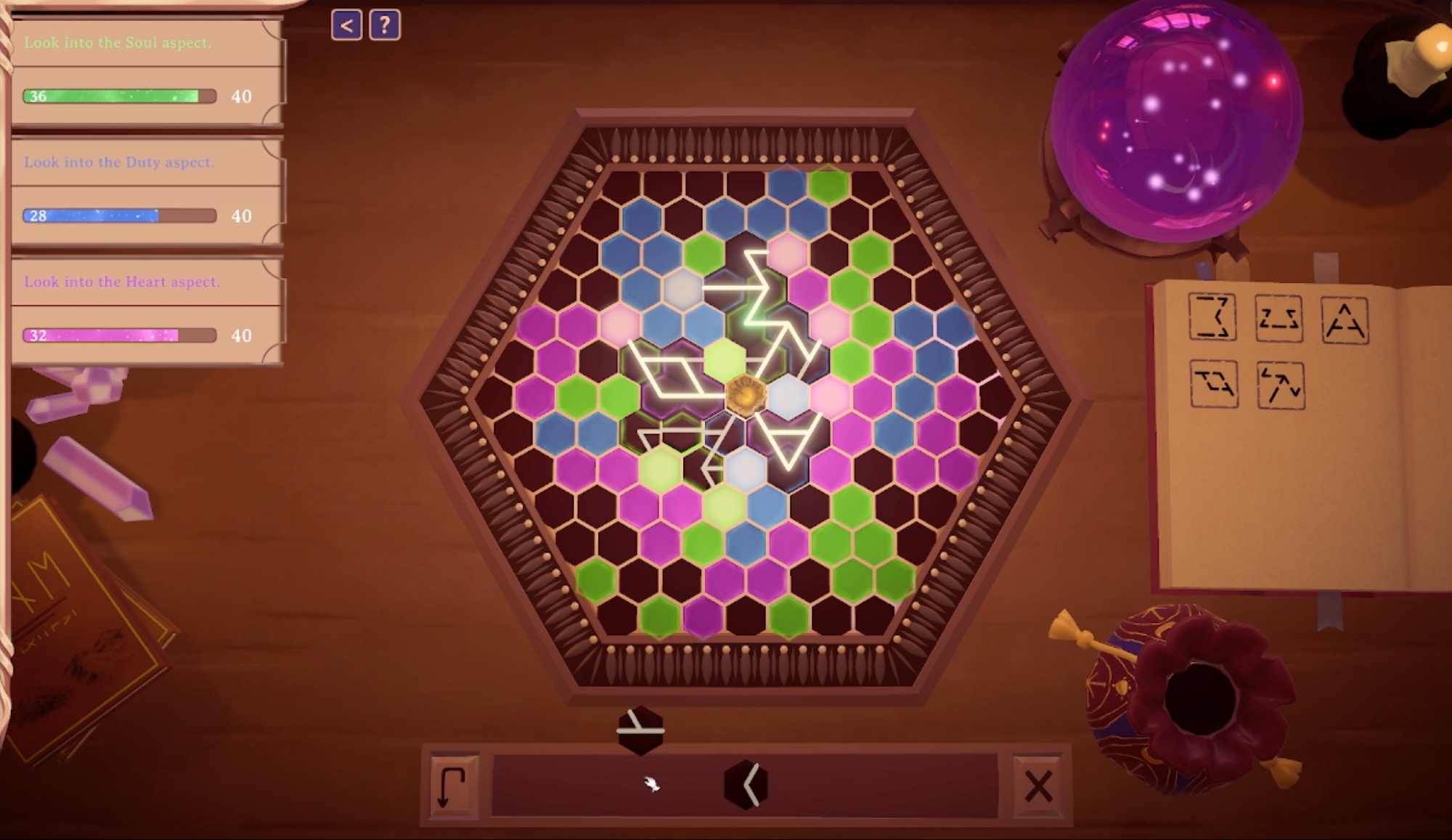Click the bent down-arrow tray button
1452x840 pixels.
pyautogui.click(x=452, y=786)
